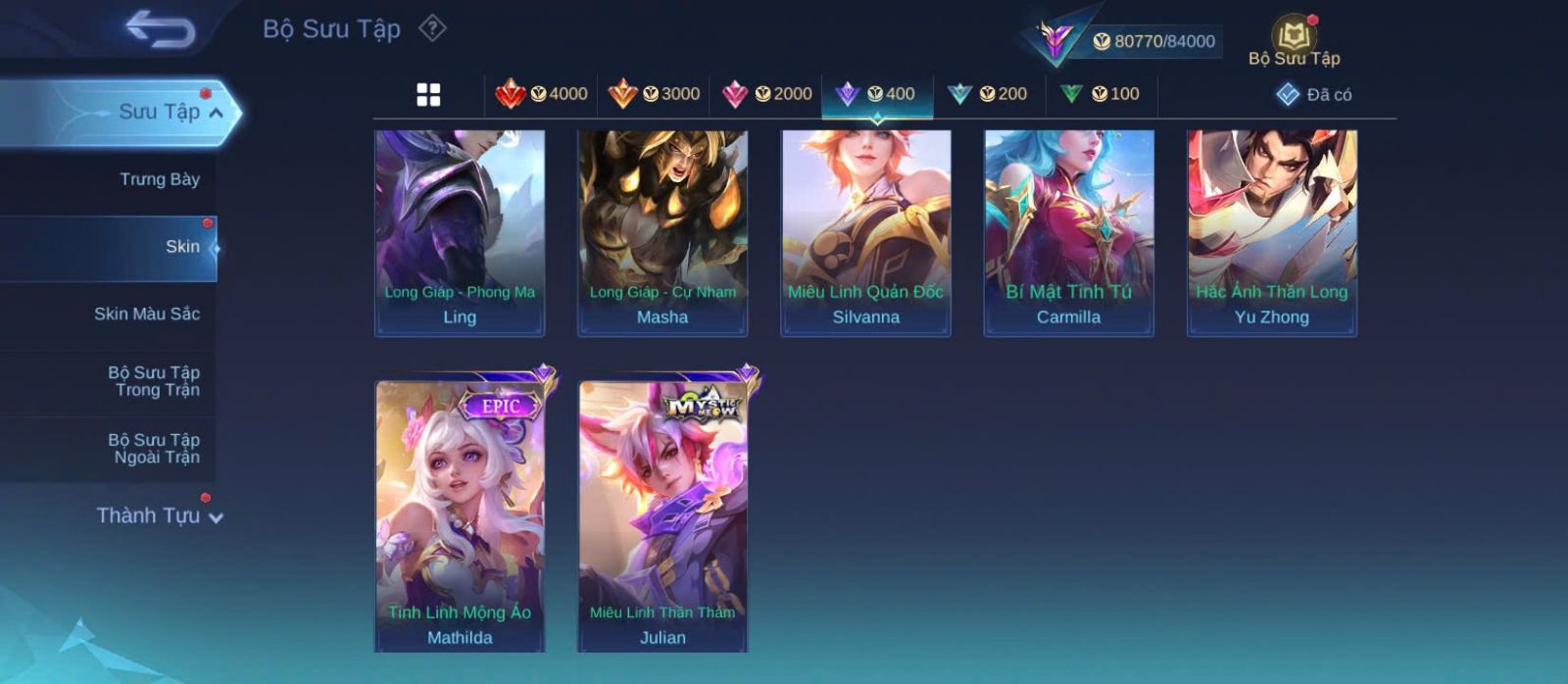Choose Bộ Sưu Tập Trong Trận
The image size is (1568, 684).
coord(155,381)
